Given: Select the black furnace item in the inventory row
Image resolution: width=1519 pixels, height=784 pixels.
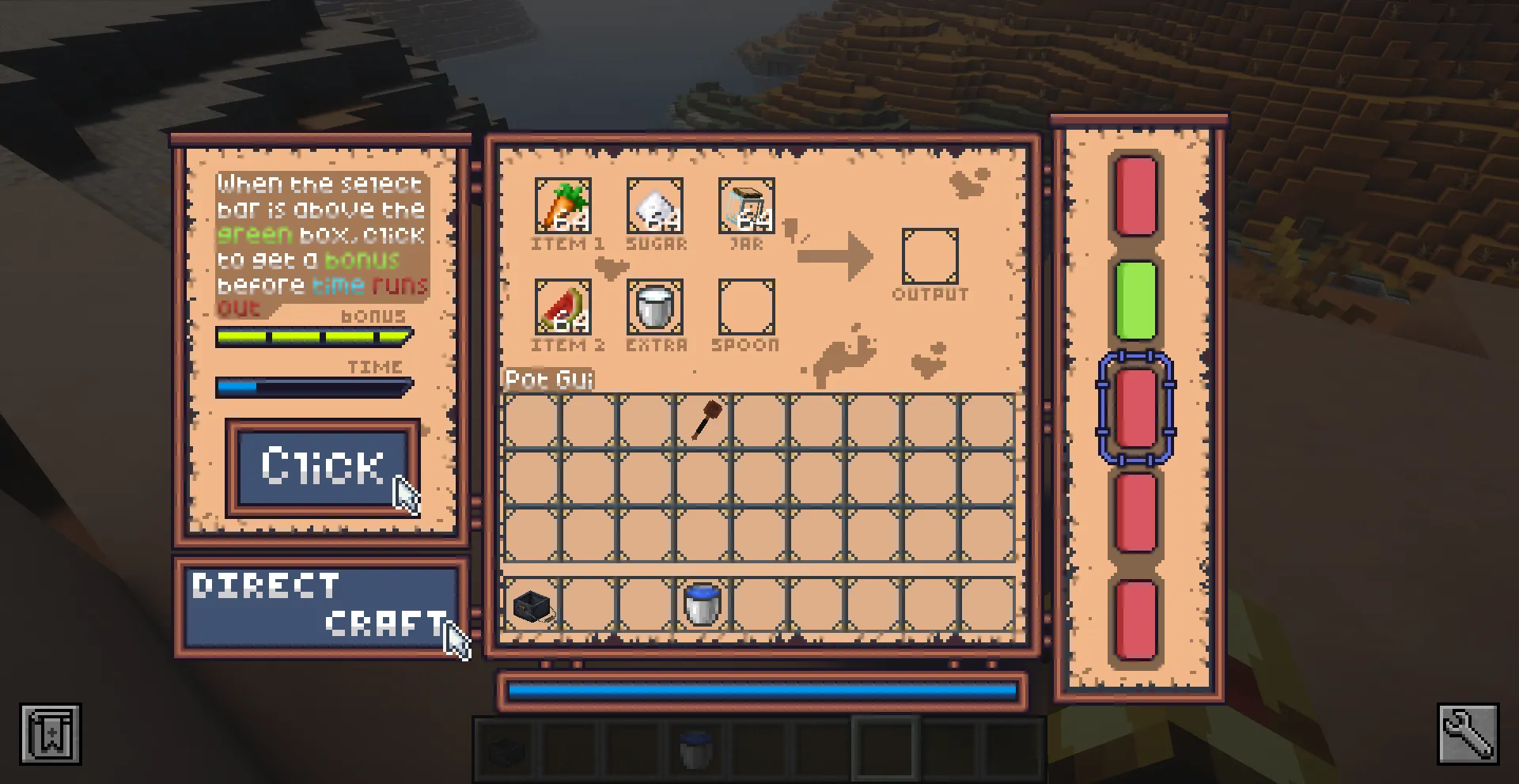Looking at the screenshot, I should 534,604.
